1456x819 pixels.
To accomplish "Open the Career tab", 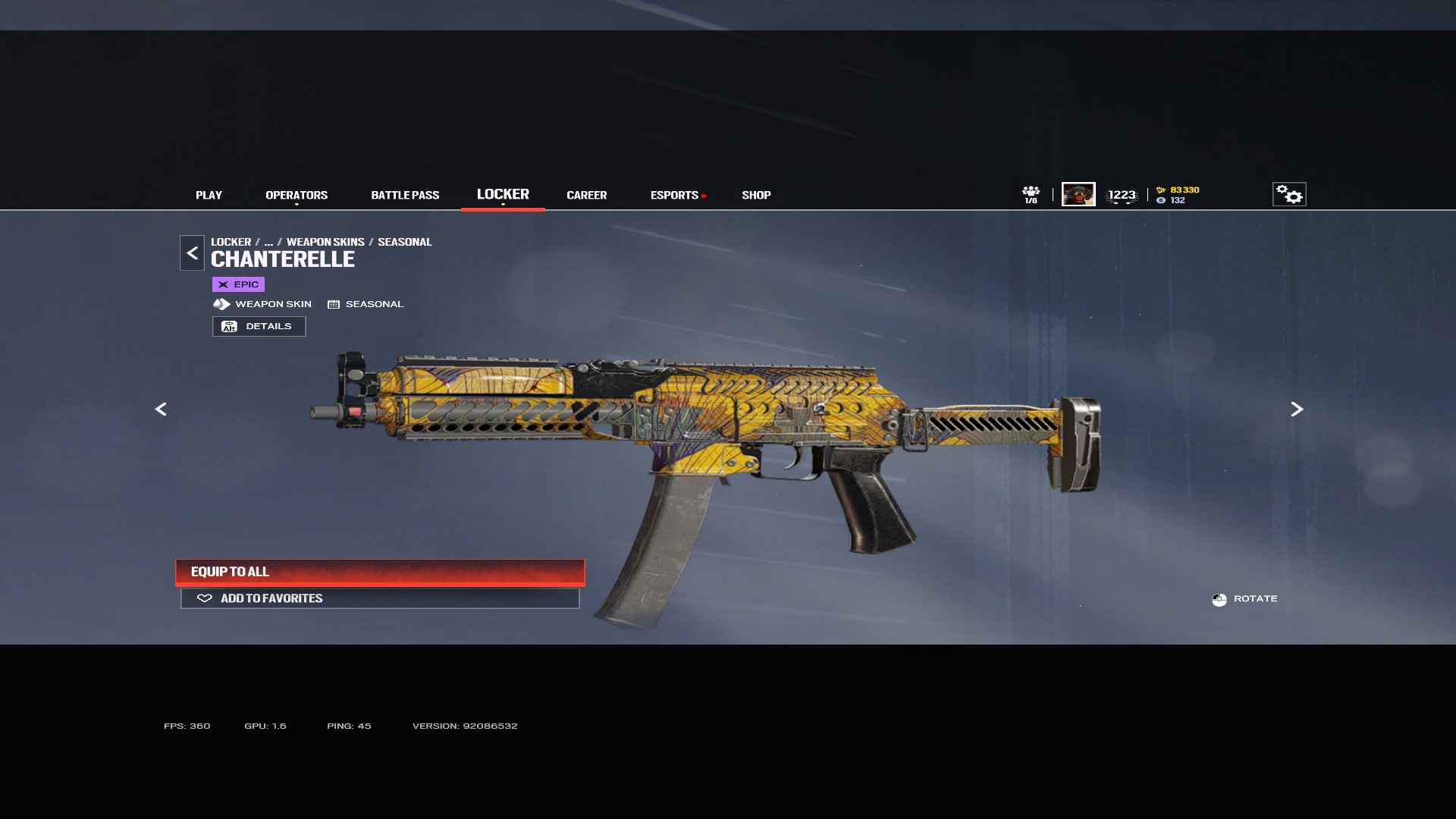I will (x=586, y=195).
